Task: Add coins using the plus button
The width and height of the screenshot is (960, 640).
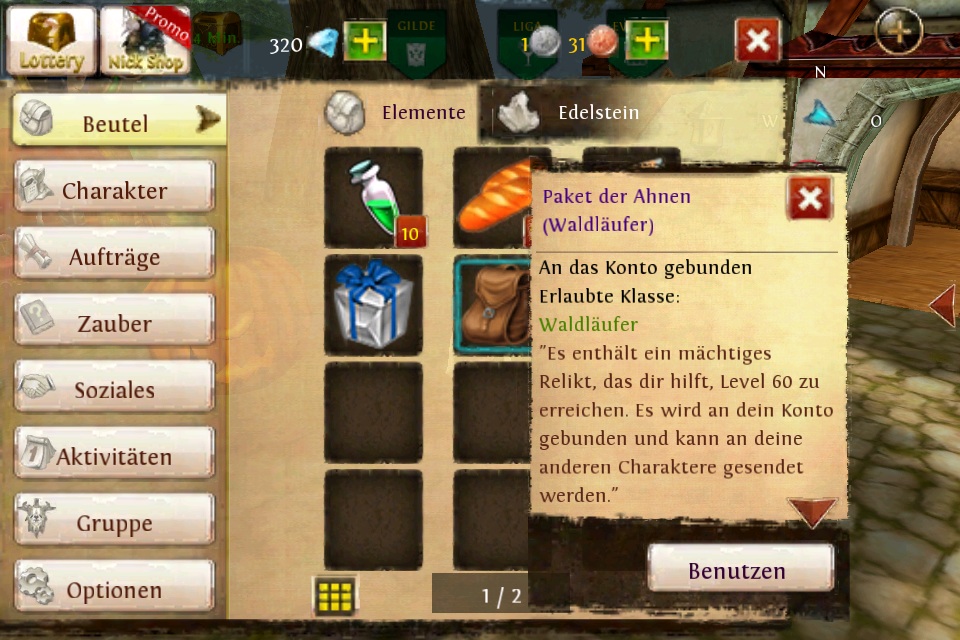Action: [x=647, y=41]
